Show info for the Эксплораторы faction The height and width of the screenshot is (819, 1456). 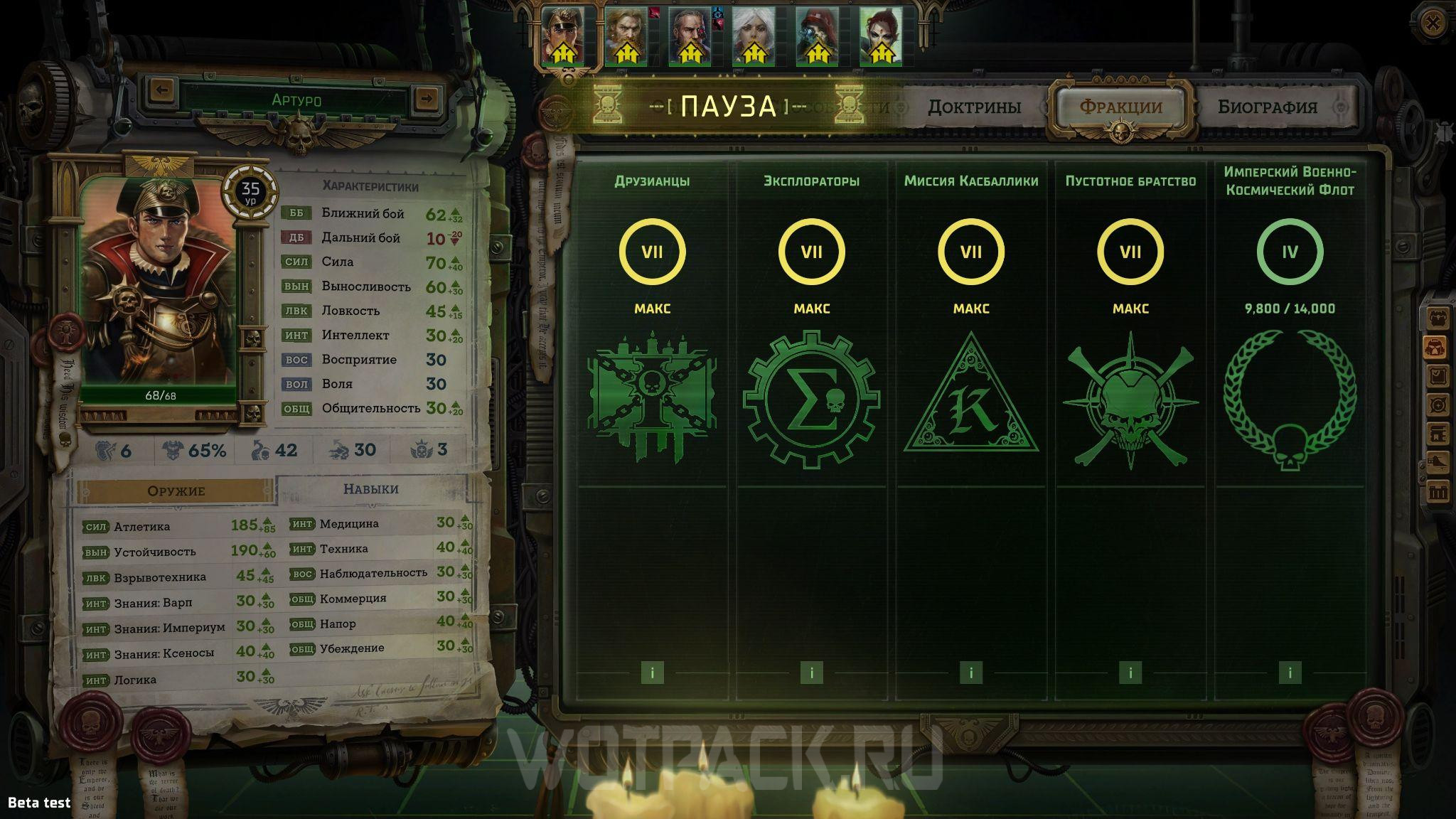[x=811, y=673]
